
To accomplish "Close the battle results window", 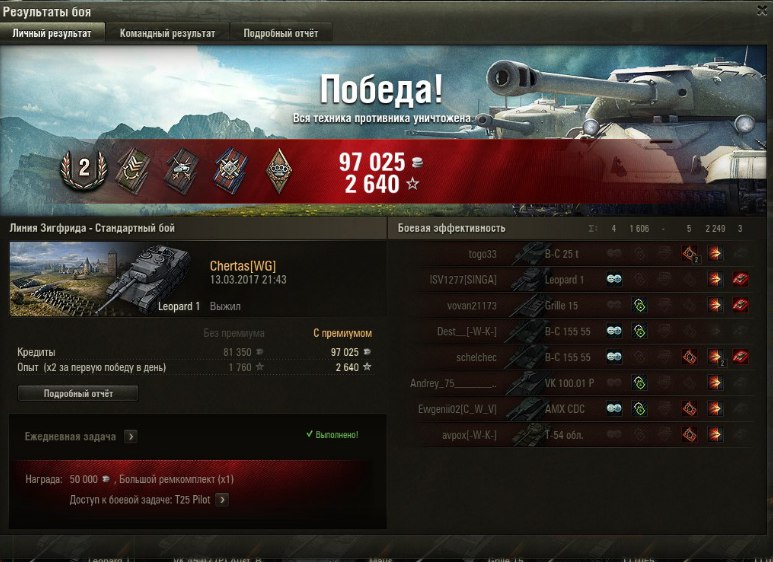I will 761,9.
